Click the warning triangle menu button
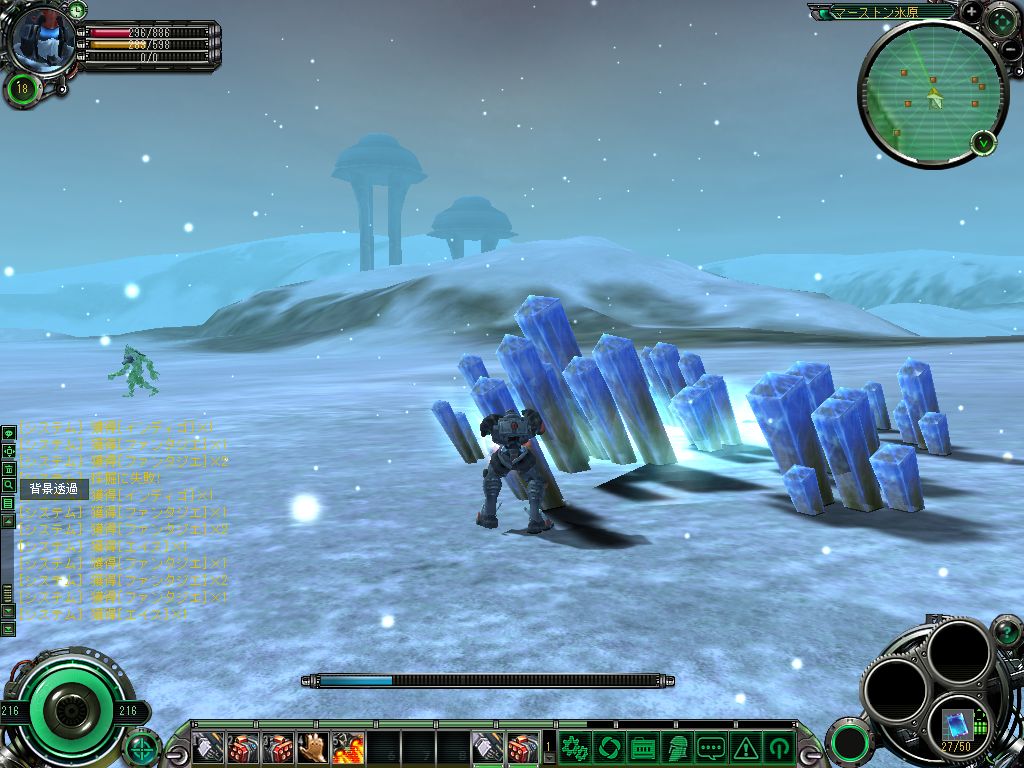Viewport: 1024px width, 768px height. [745, 746]
